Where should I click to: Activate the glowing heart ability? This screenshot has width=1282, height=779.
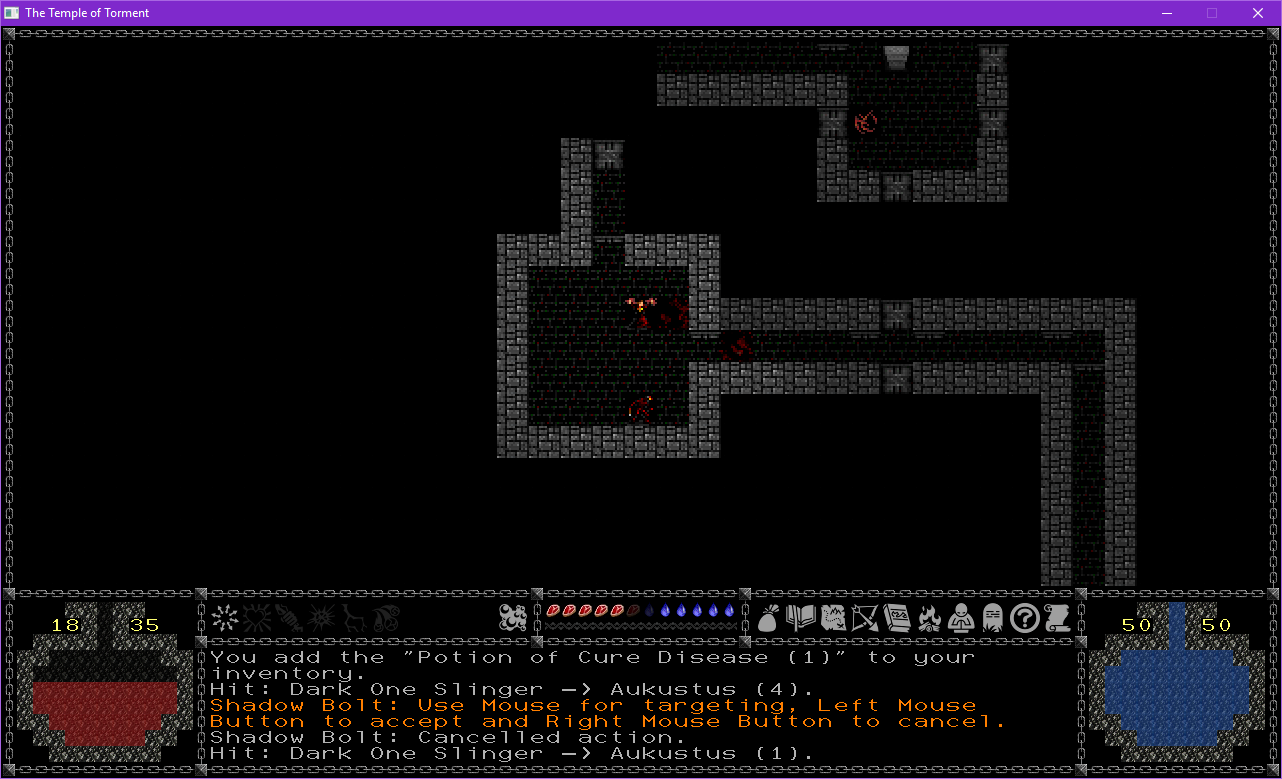pyautogui.click(x=256, y=618)
